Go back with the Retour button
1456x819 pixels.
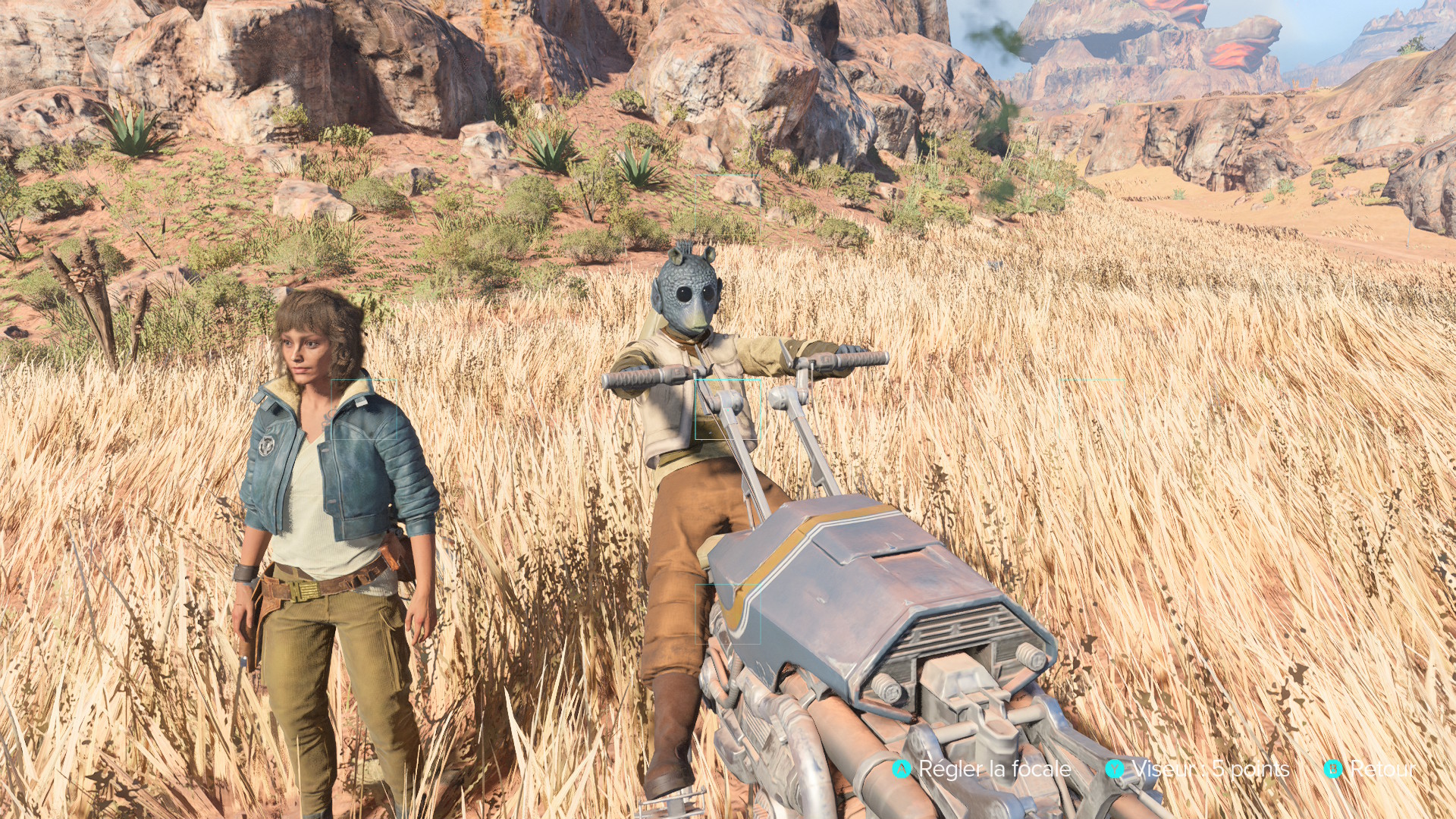pyautogui.click(x=1371, y=769)
